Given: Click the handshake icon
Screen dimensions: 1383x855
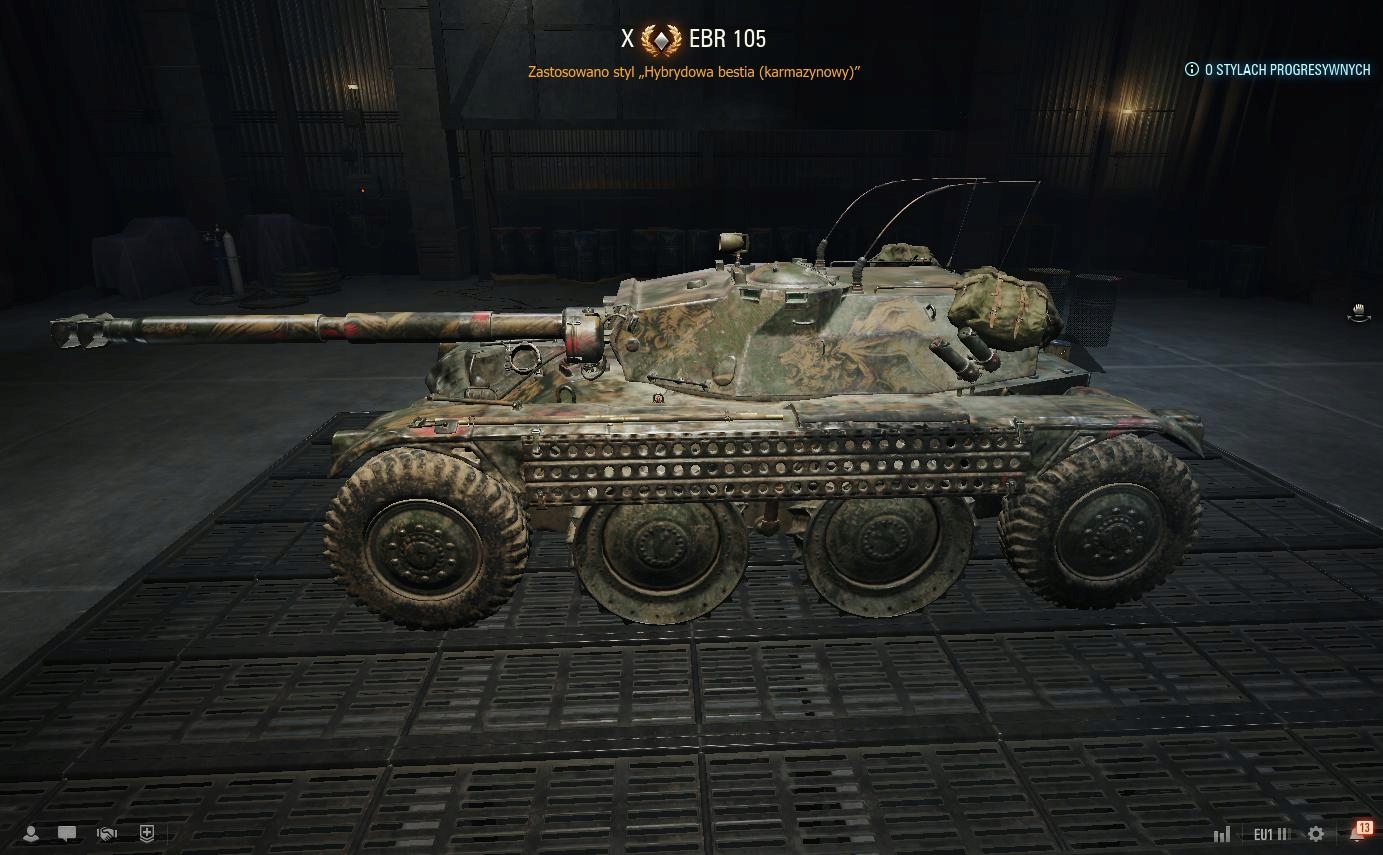Looking at the screenshot, I should click(107, 833).
